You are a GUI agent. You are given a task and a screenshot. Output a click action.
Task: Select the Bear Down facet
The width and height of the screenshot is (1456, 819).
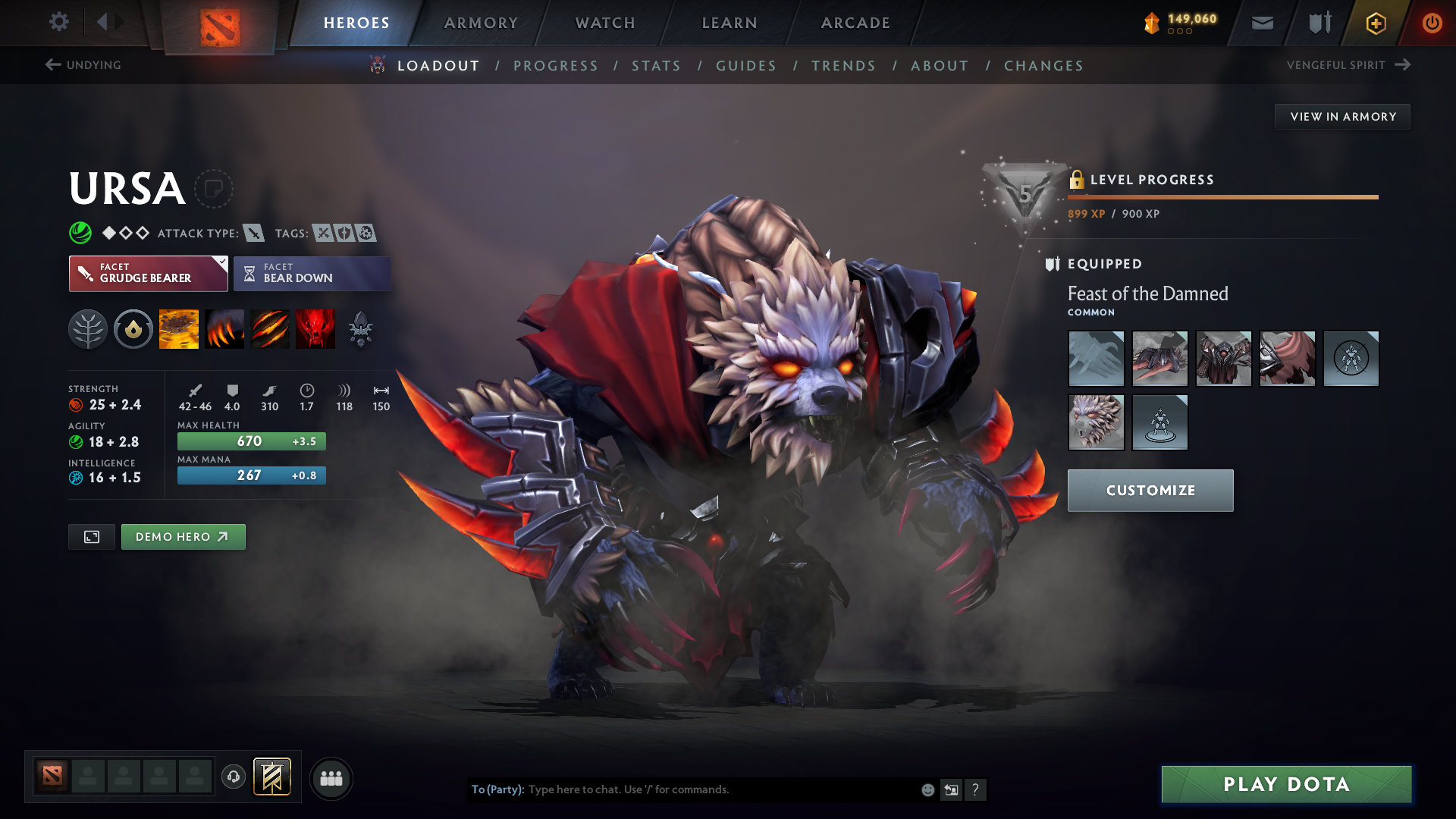312,273
